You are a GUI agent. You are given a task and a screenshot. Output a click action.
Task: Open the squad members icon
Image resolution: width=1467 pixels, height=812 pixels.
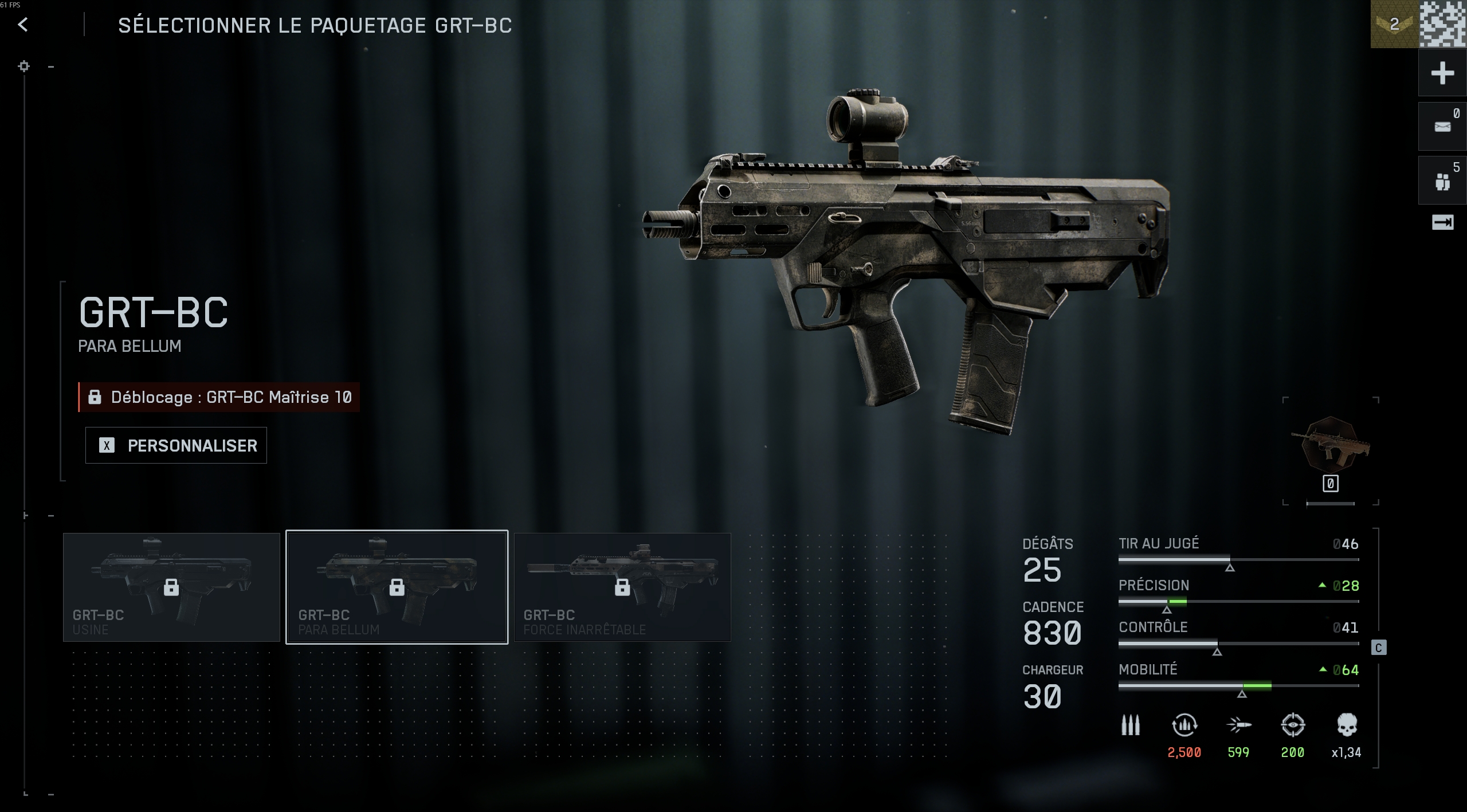point(1442,182)
